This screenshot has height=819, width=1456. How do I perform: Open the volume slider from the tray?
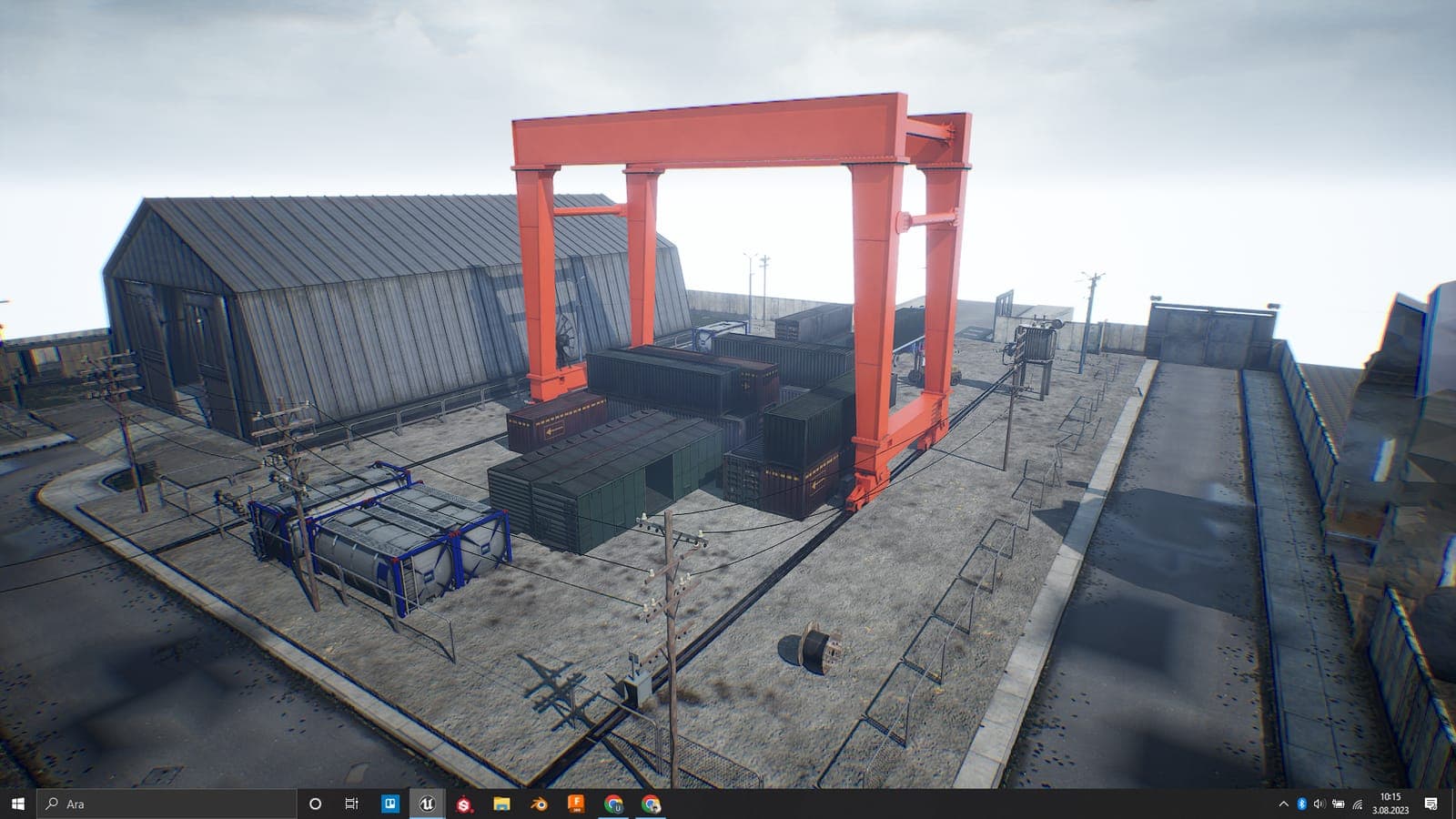pyautogui.click(x=1319, y=804)
